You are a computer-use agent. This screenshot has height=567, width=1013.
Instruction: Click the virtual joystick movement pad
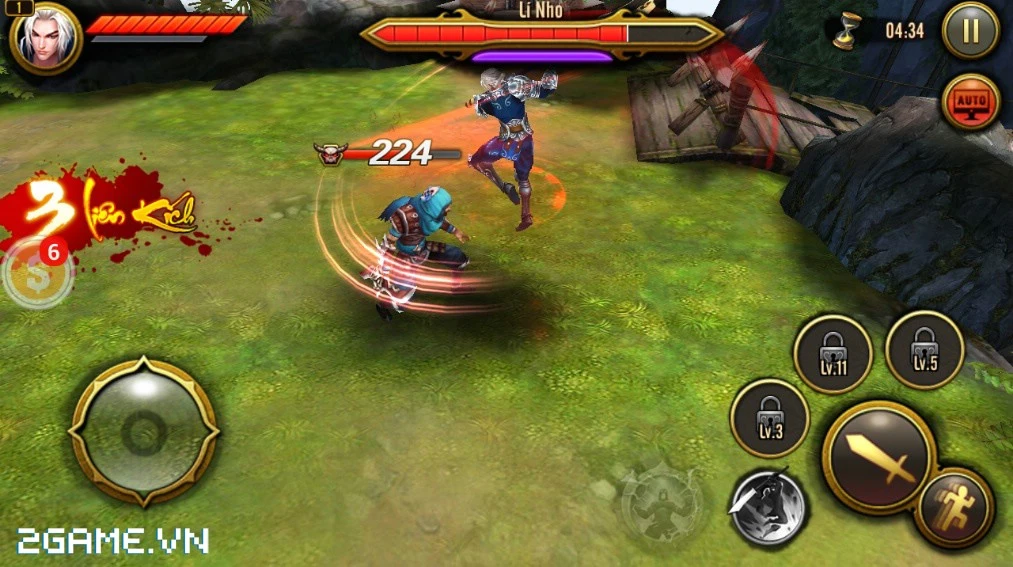(144, 432)
